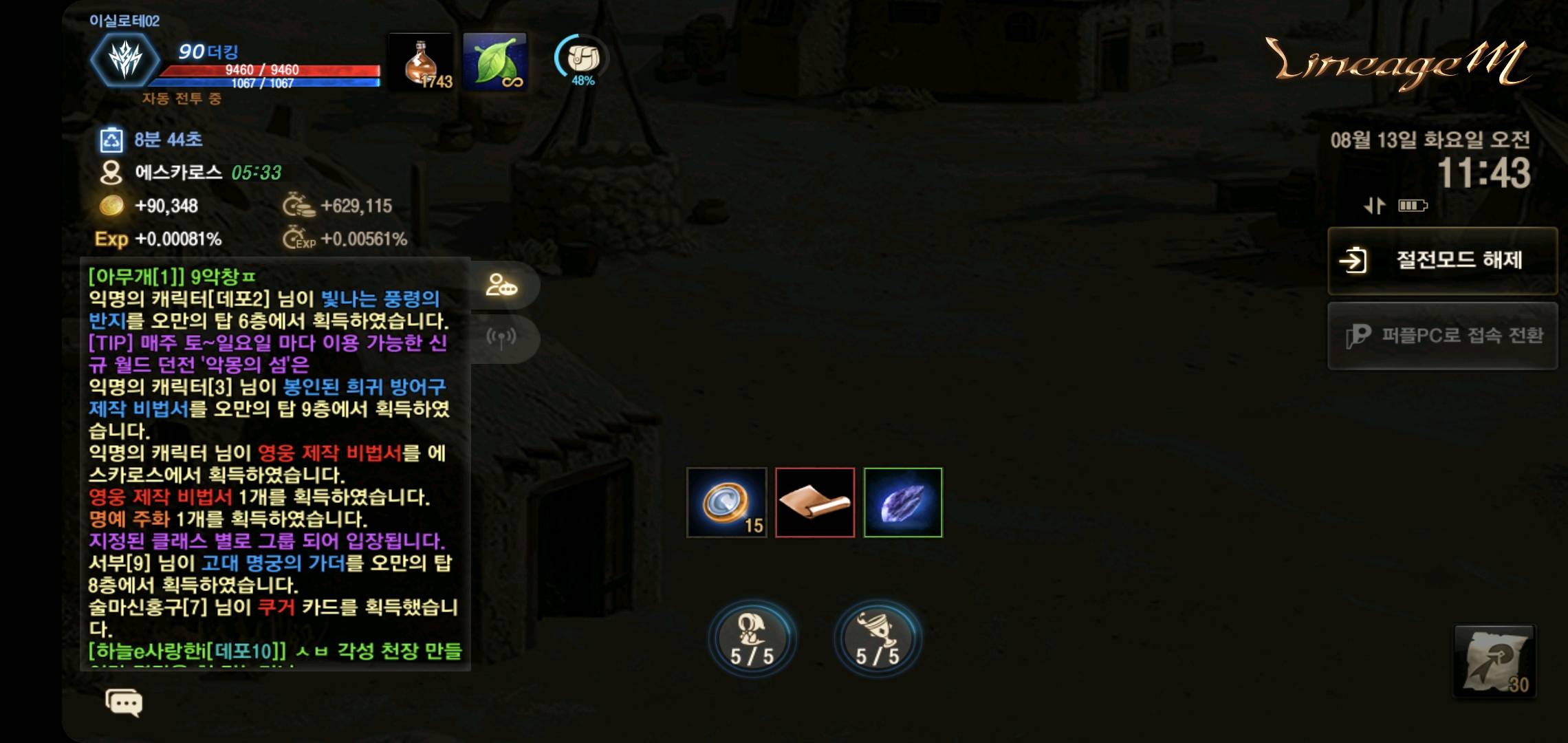Toggle the chat player filter icon

point(501,285)
